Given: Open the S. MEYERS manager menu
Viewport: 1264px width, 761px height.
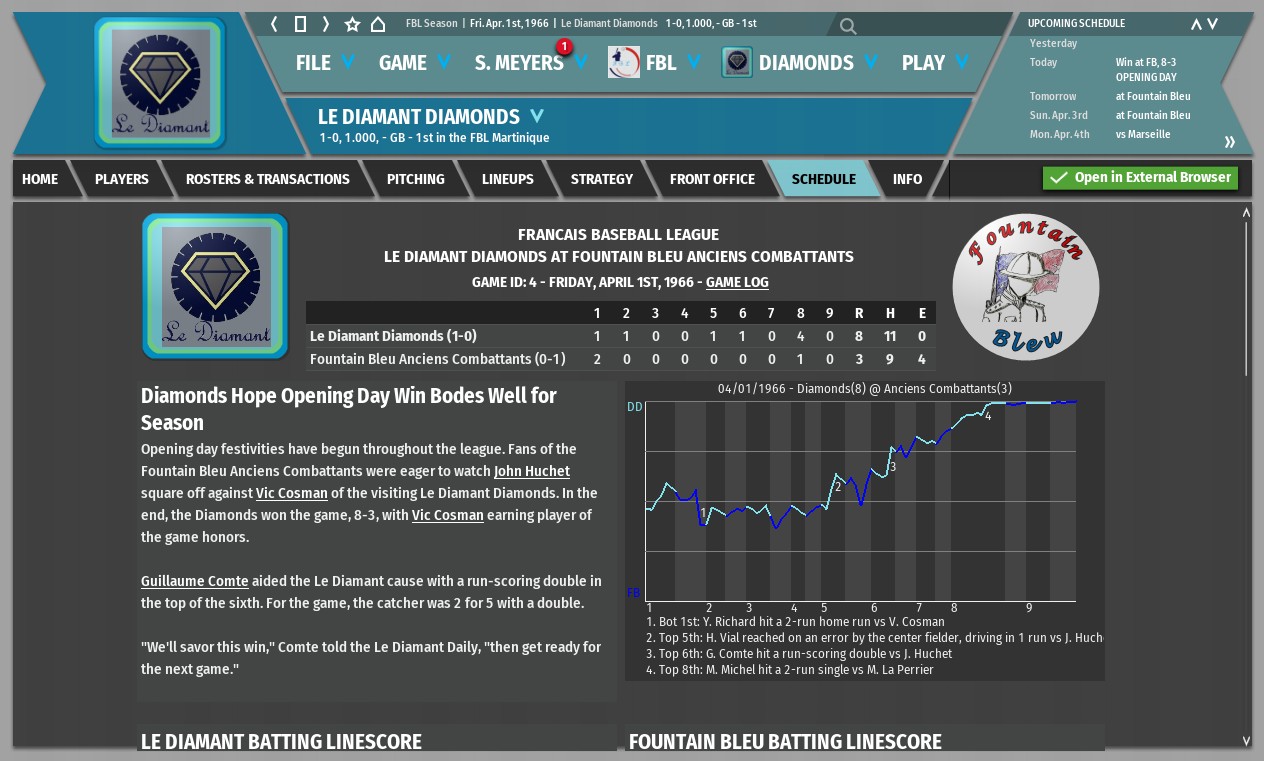Looking at the screenshot, I should click(x=530, y=63).
